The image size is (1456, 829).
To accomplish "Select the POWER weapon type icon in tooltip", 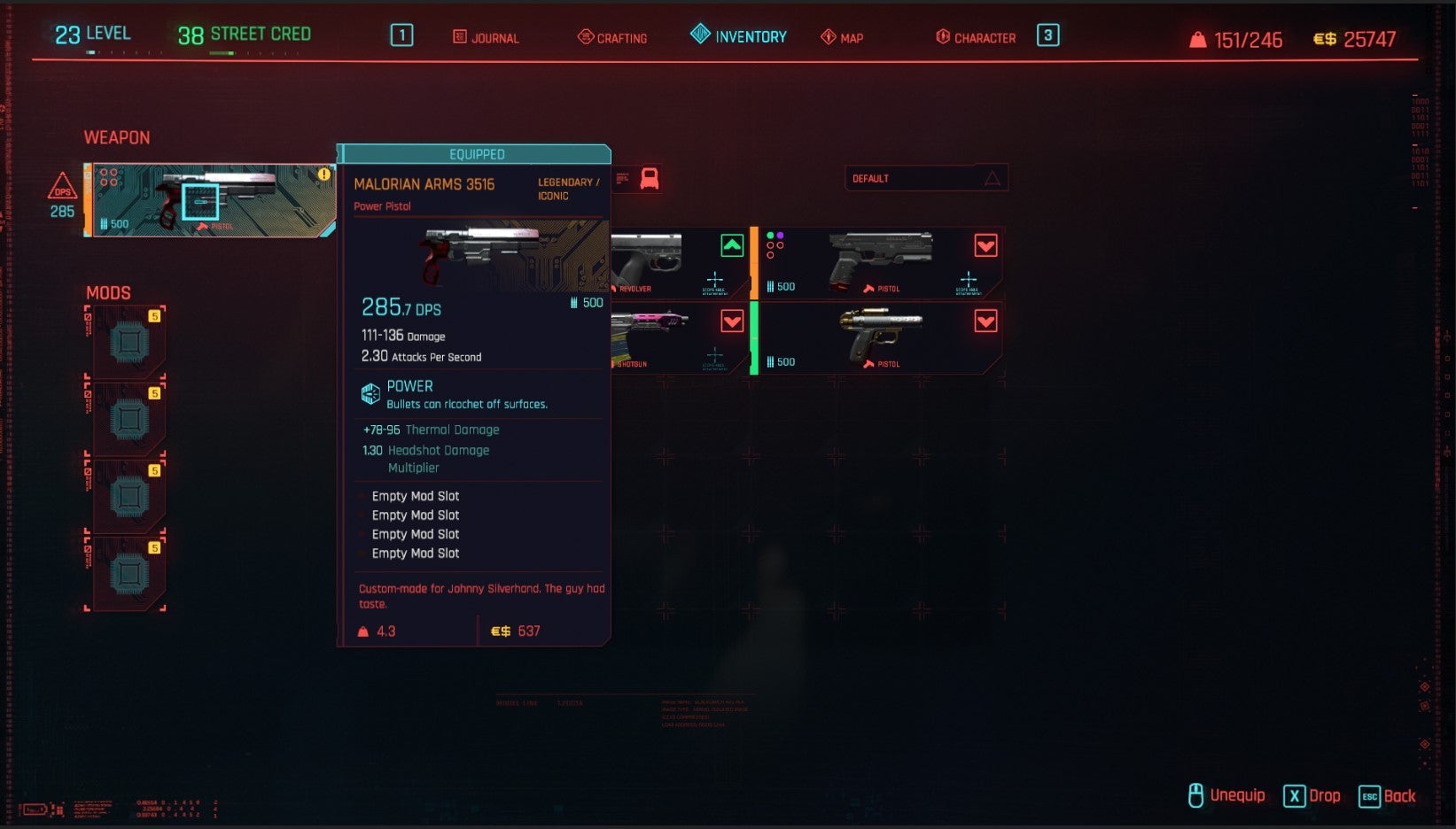I will click(370, 392).
